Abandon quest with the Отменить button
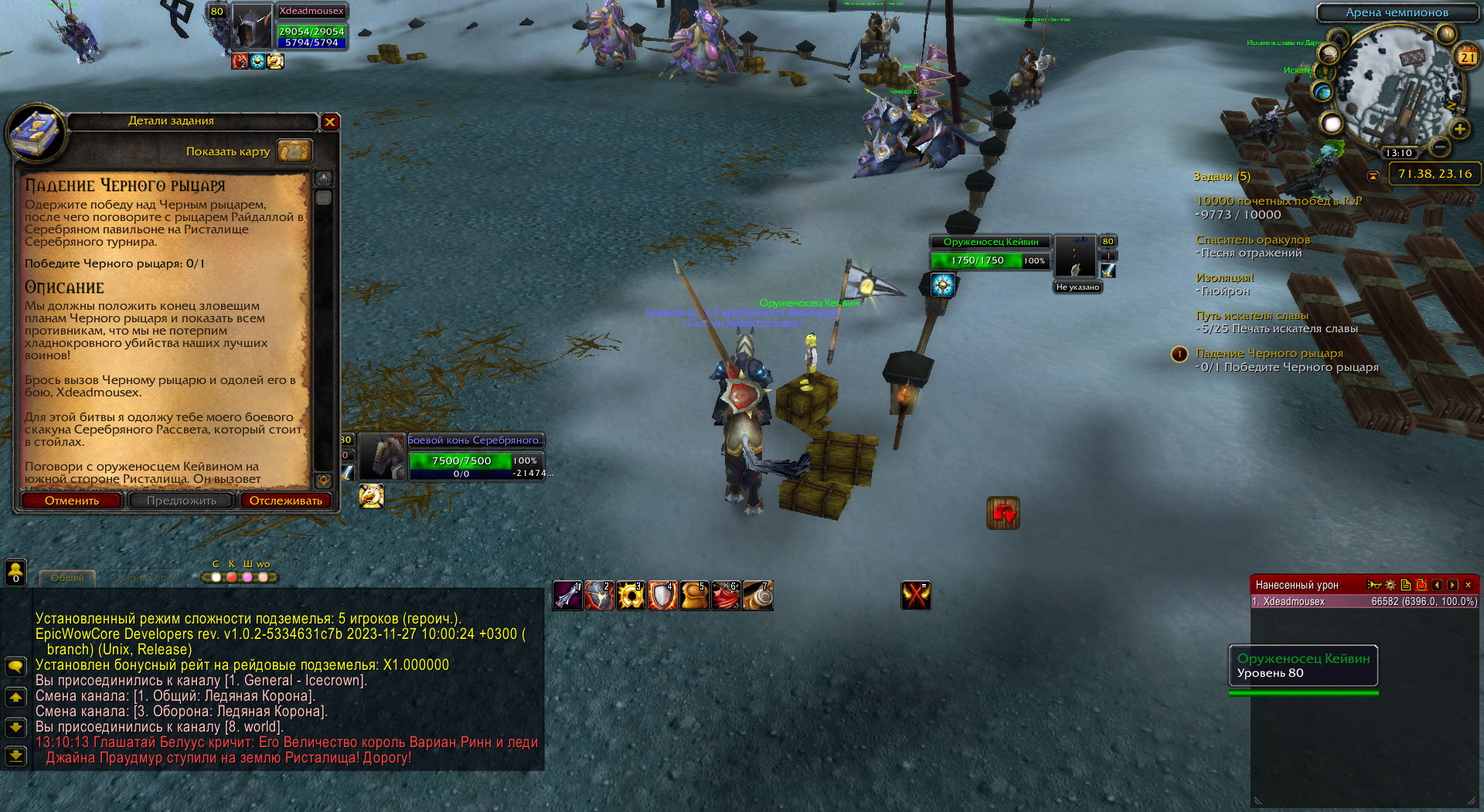 [x=72, y=501]
